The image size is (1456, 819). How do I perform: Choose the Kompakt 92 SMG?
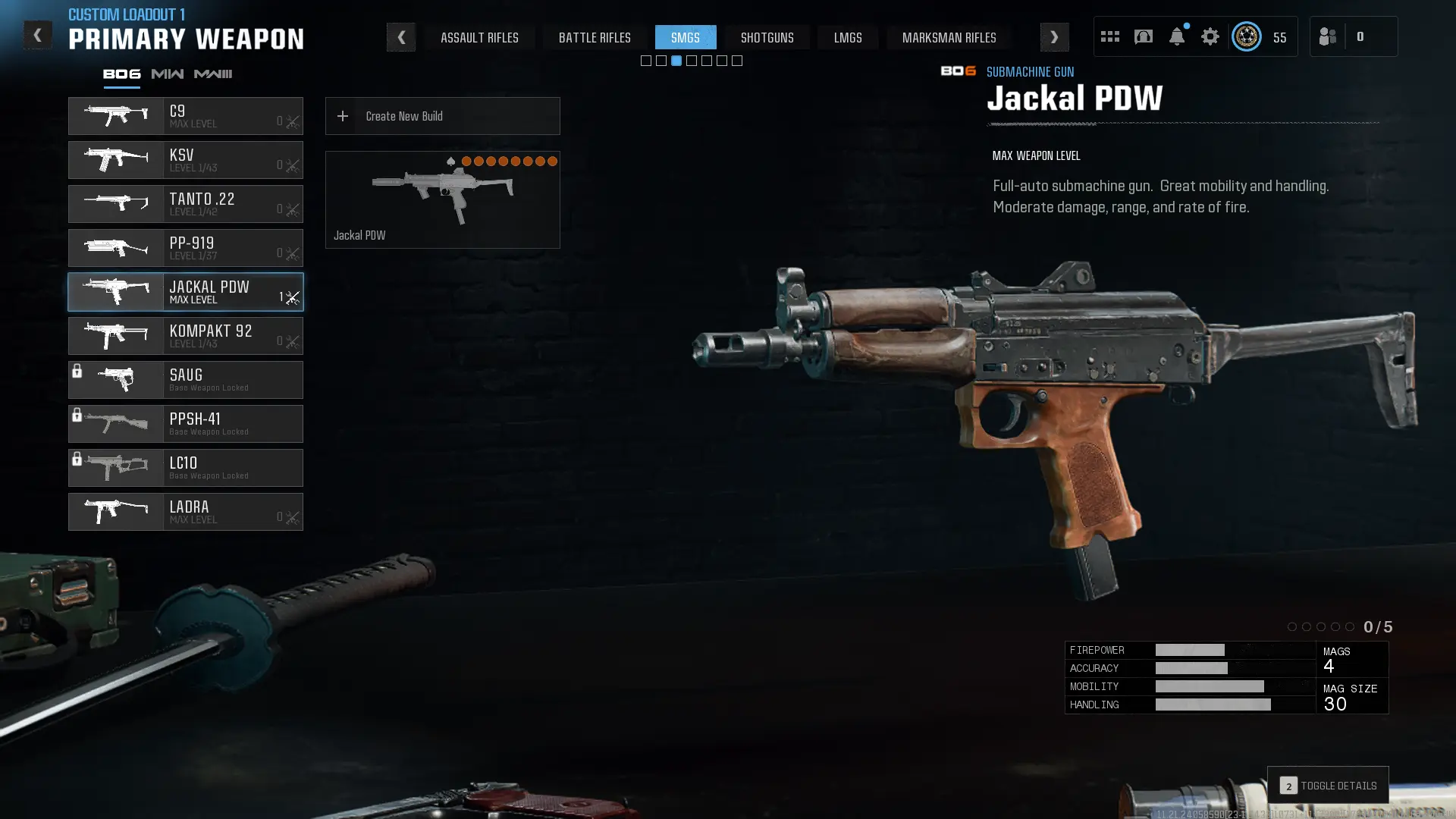click(186, 336)
